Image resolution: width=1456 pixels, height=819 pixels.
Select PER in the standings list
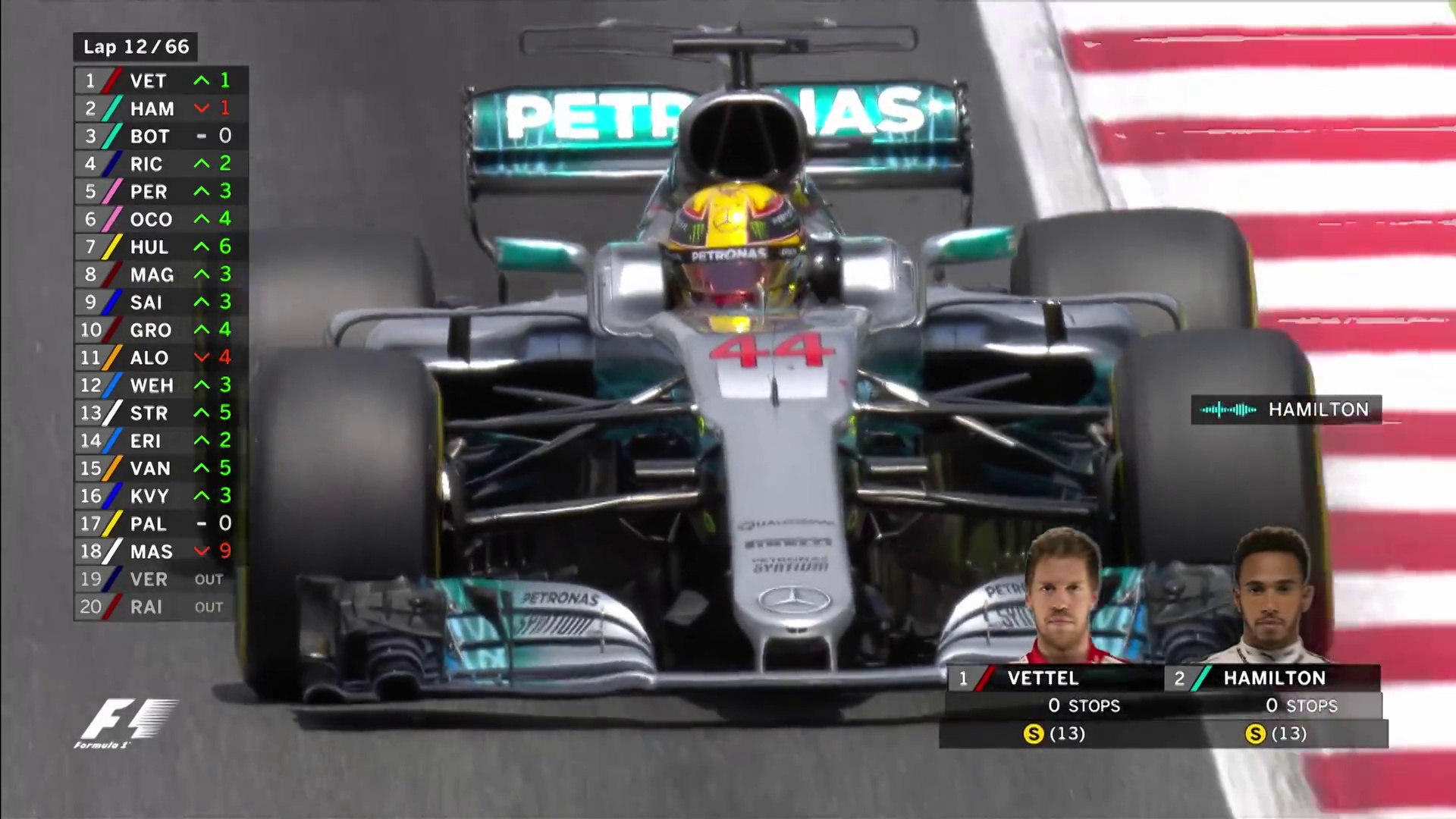pyautogui.click(x=161, y=192)
